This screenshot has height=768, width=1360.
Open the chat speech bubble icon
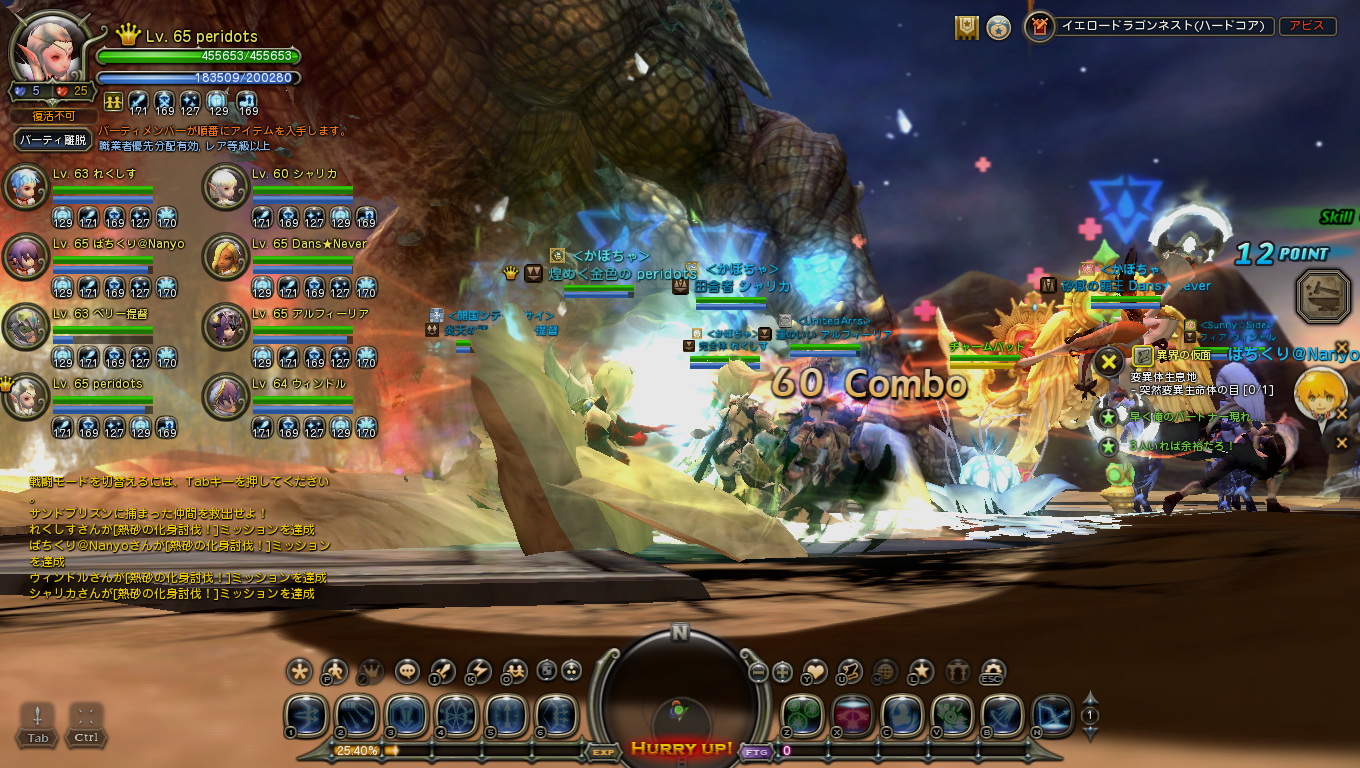coord(407,671)
